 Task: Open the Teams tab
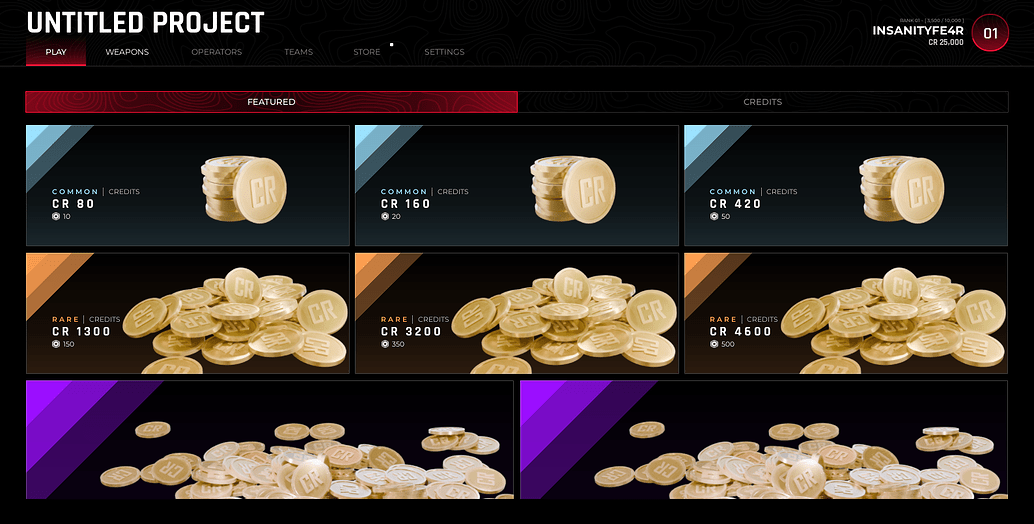point(298,52)
